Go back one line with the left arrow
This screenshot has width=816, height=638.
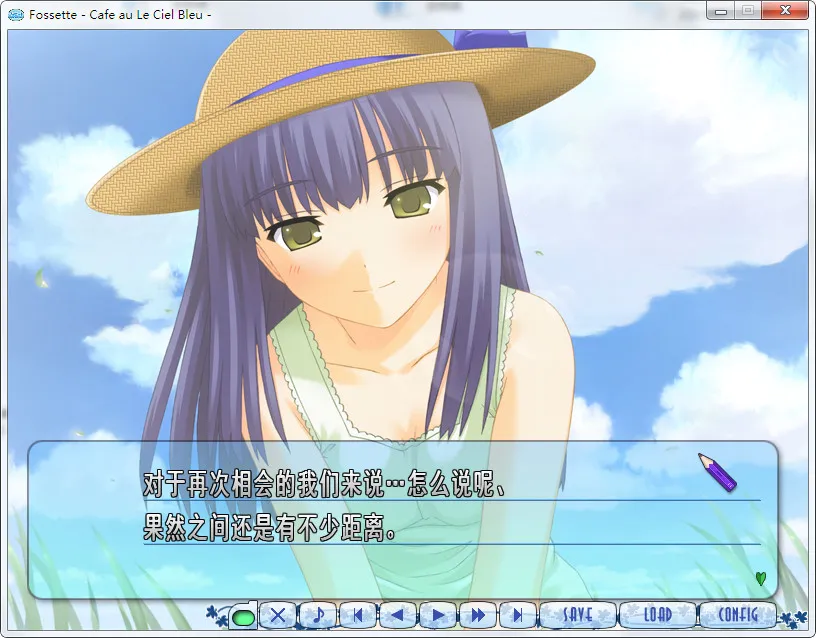398,615
